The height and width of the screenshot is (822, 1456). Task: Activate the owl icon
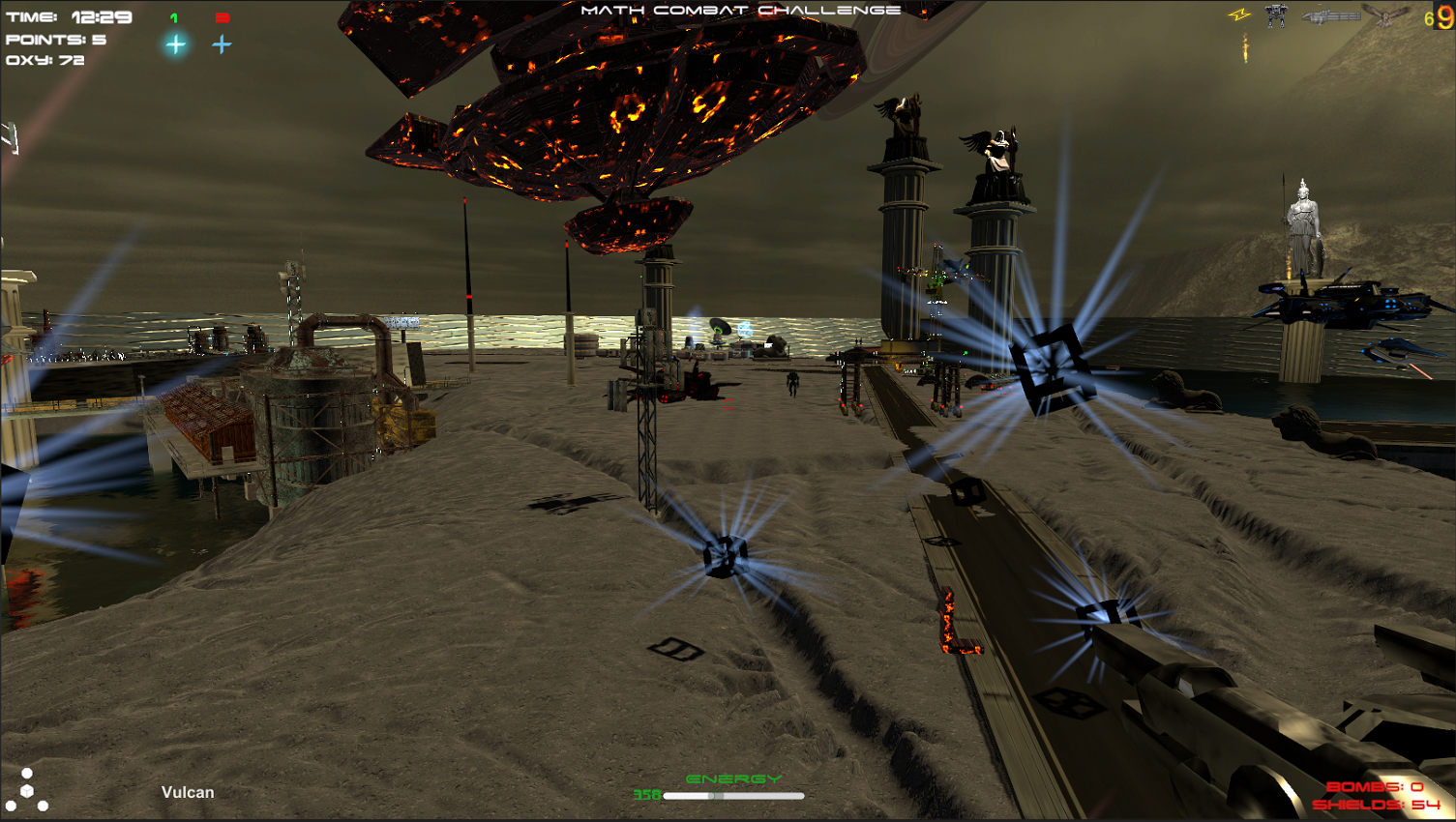pyautogui.click(x=1386, y=15)
